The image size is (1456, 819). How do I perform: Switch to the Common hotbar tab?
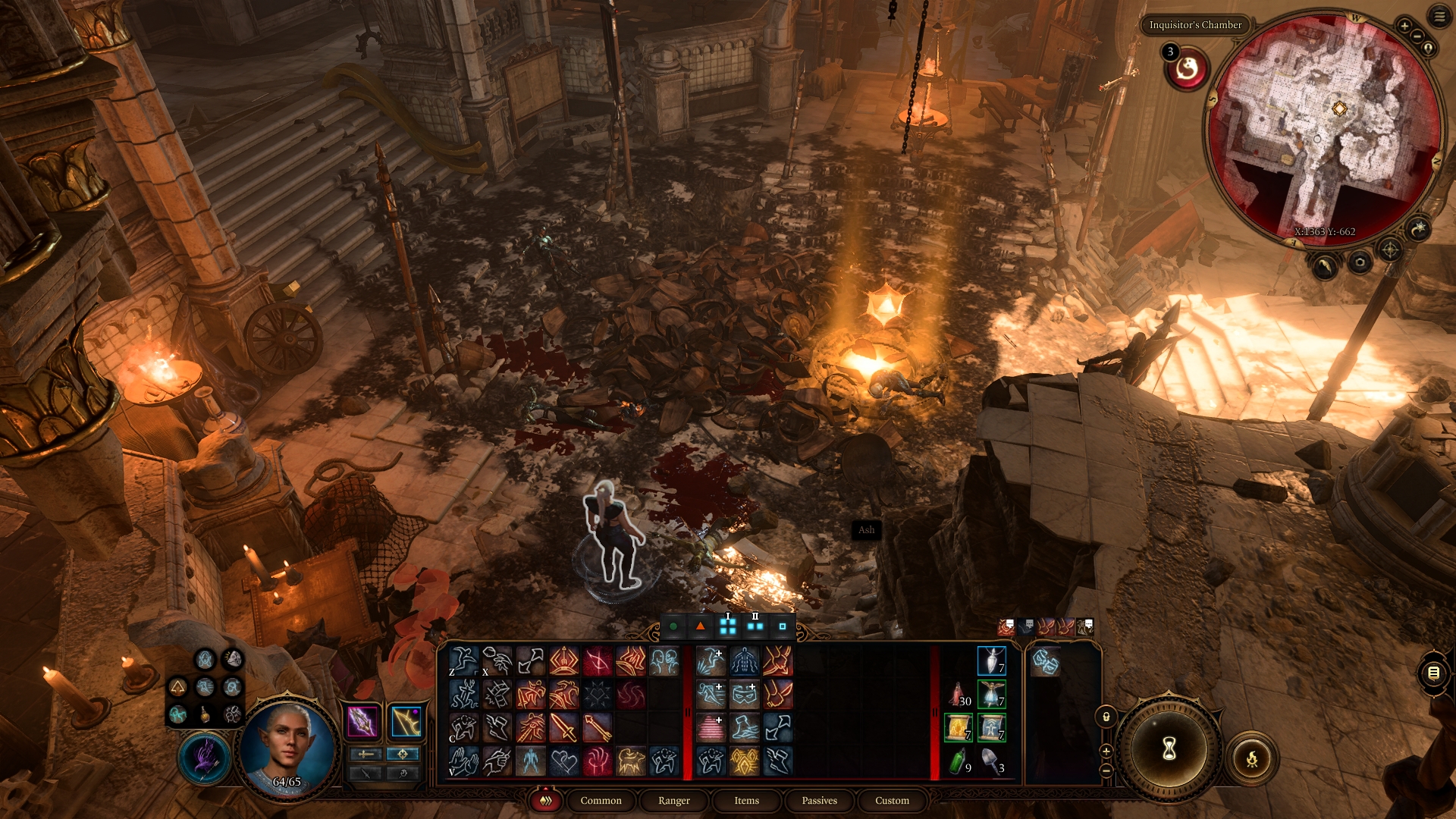(x=601, y=801)
